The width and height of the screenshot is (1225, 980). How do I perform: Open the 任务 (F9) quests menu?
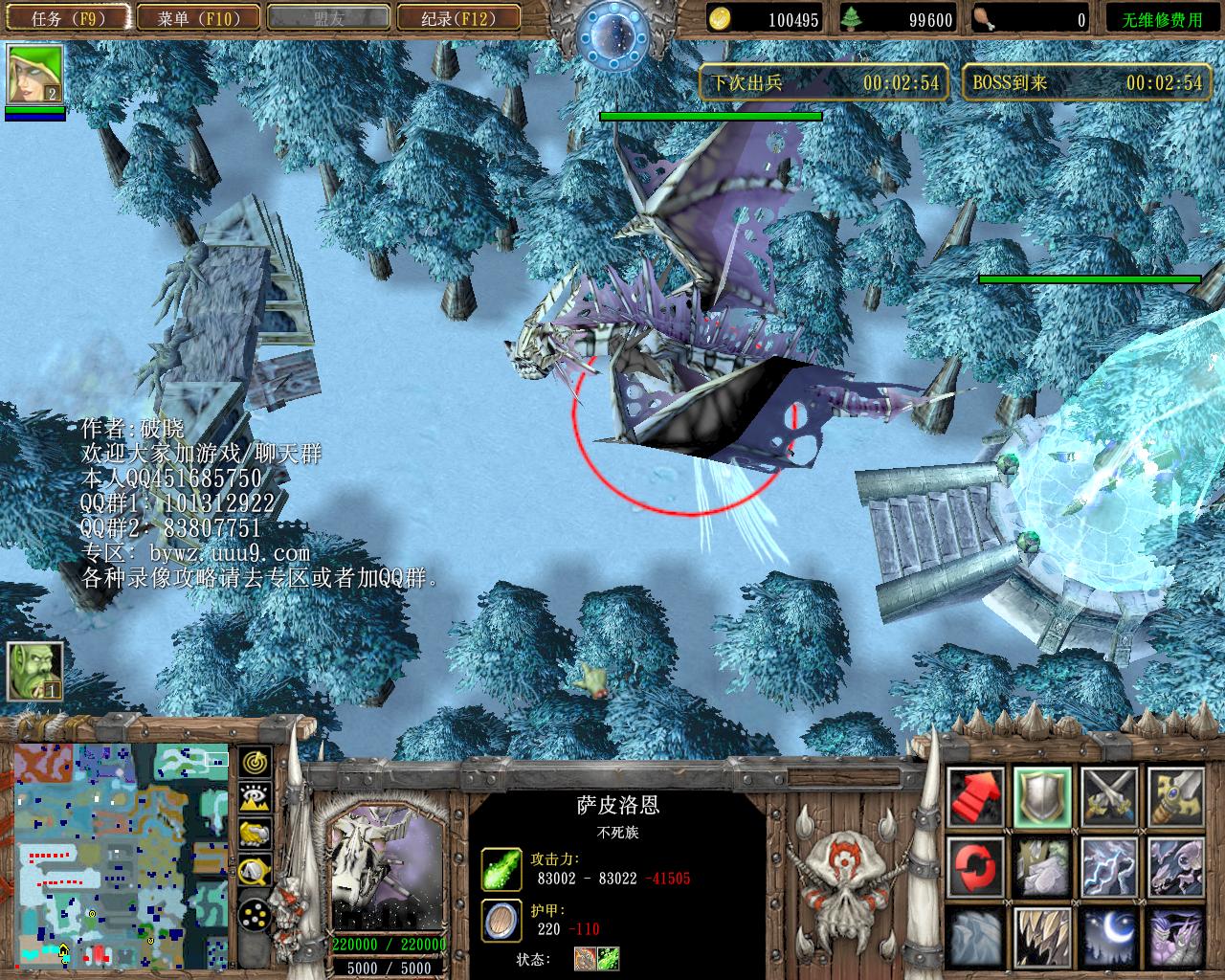pos(67,18)
